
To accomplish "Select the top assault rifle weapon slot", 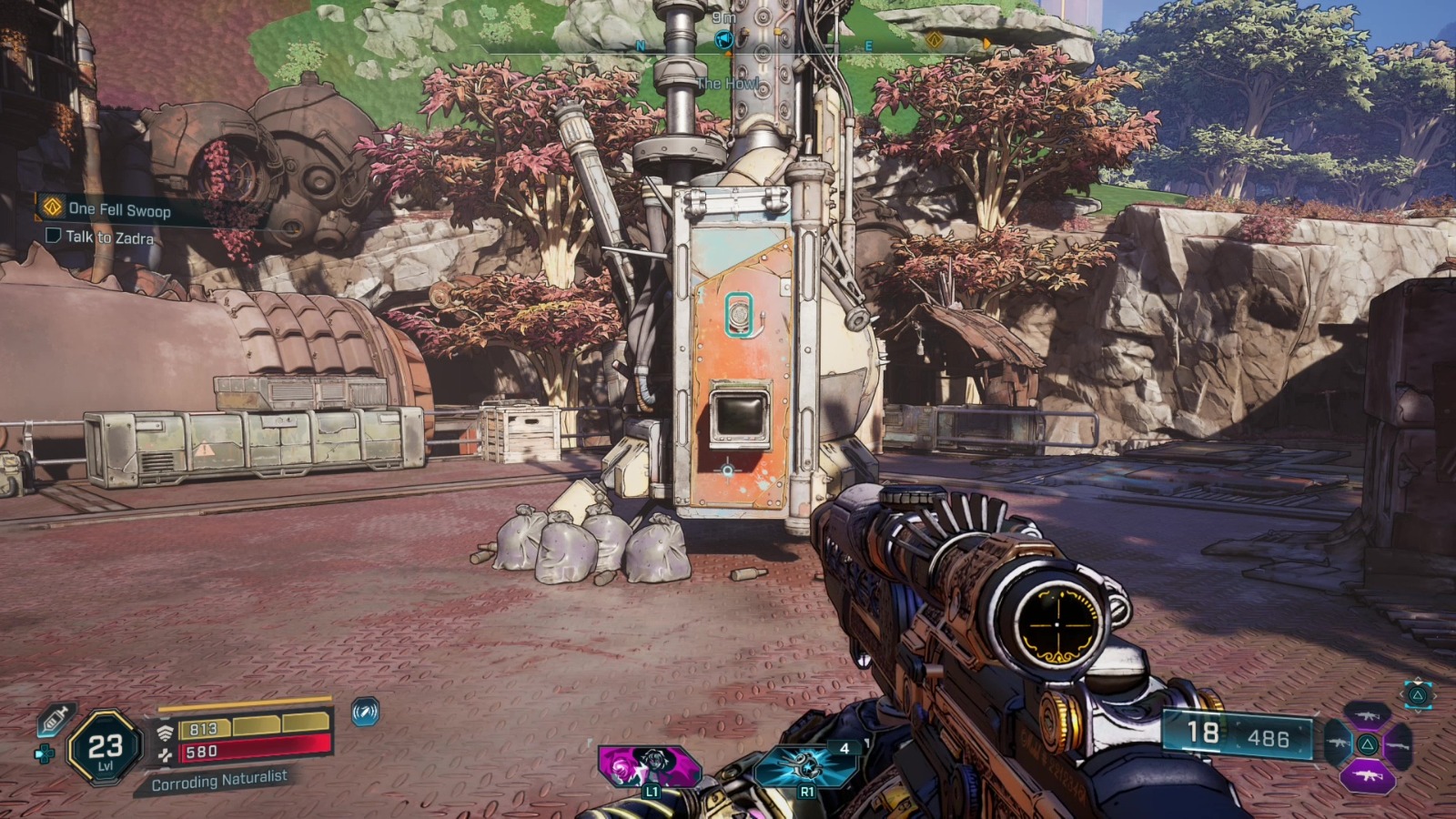I will click(1369, 716).
